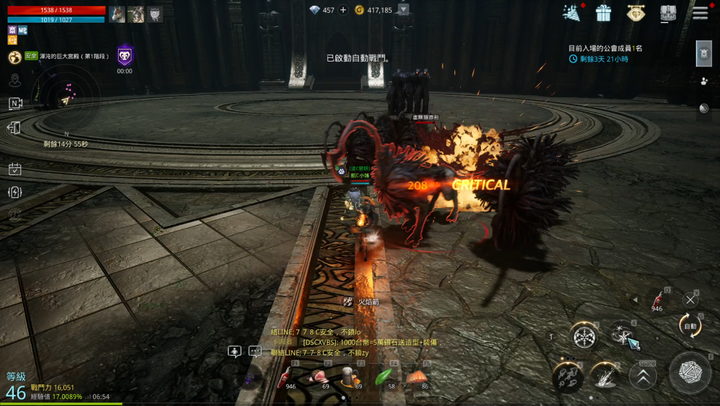The width and height of the screenshot is (720, 406).
Task: Expand the currency dropdown arrow
Action: [x=403, y=10]
